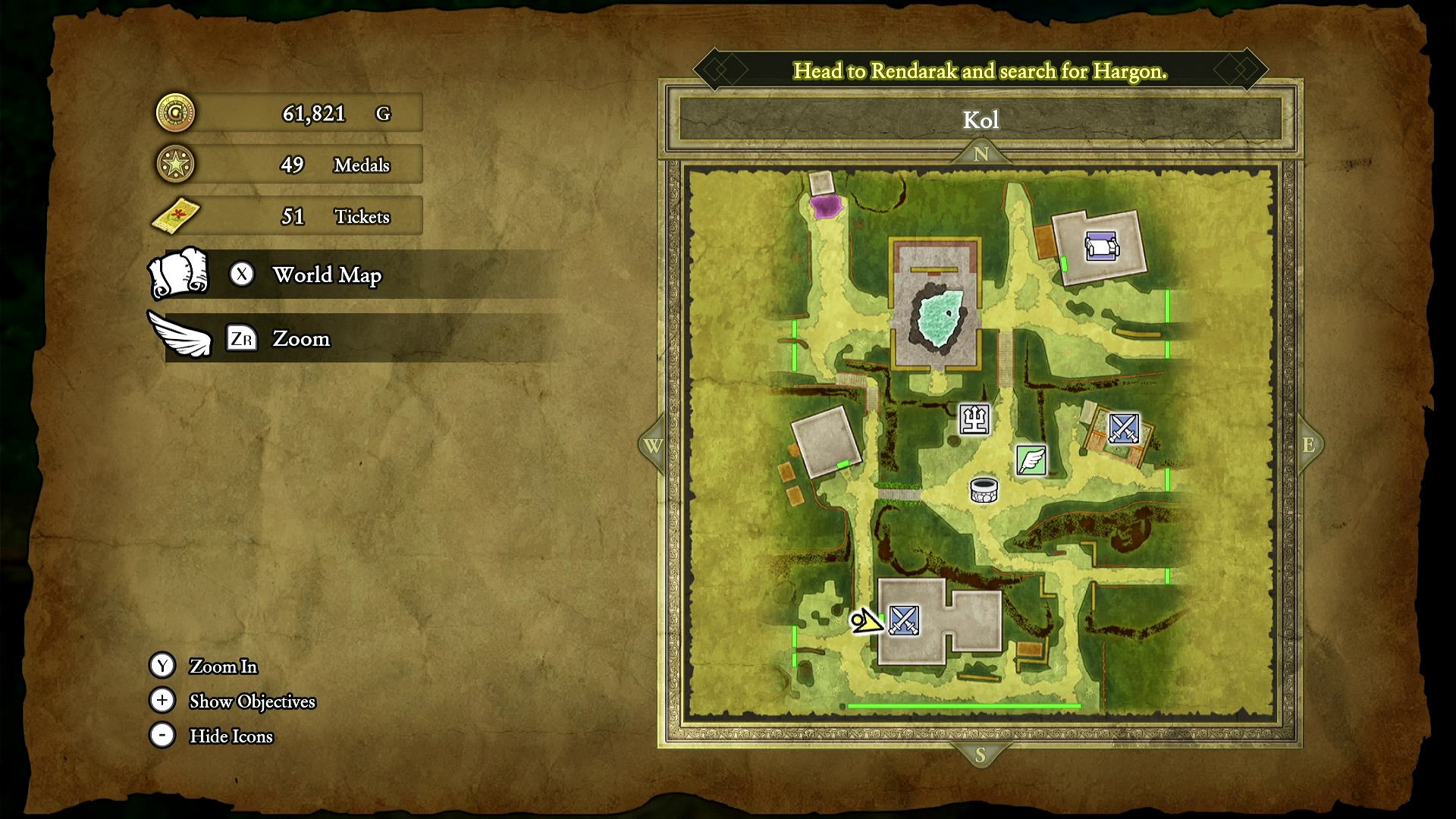Select the well icon on the map
1456x819 pixels.
tap(984, 490)
